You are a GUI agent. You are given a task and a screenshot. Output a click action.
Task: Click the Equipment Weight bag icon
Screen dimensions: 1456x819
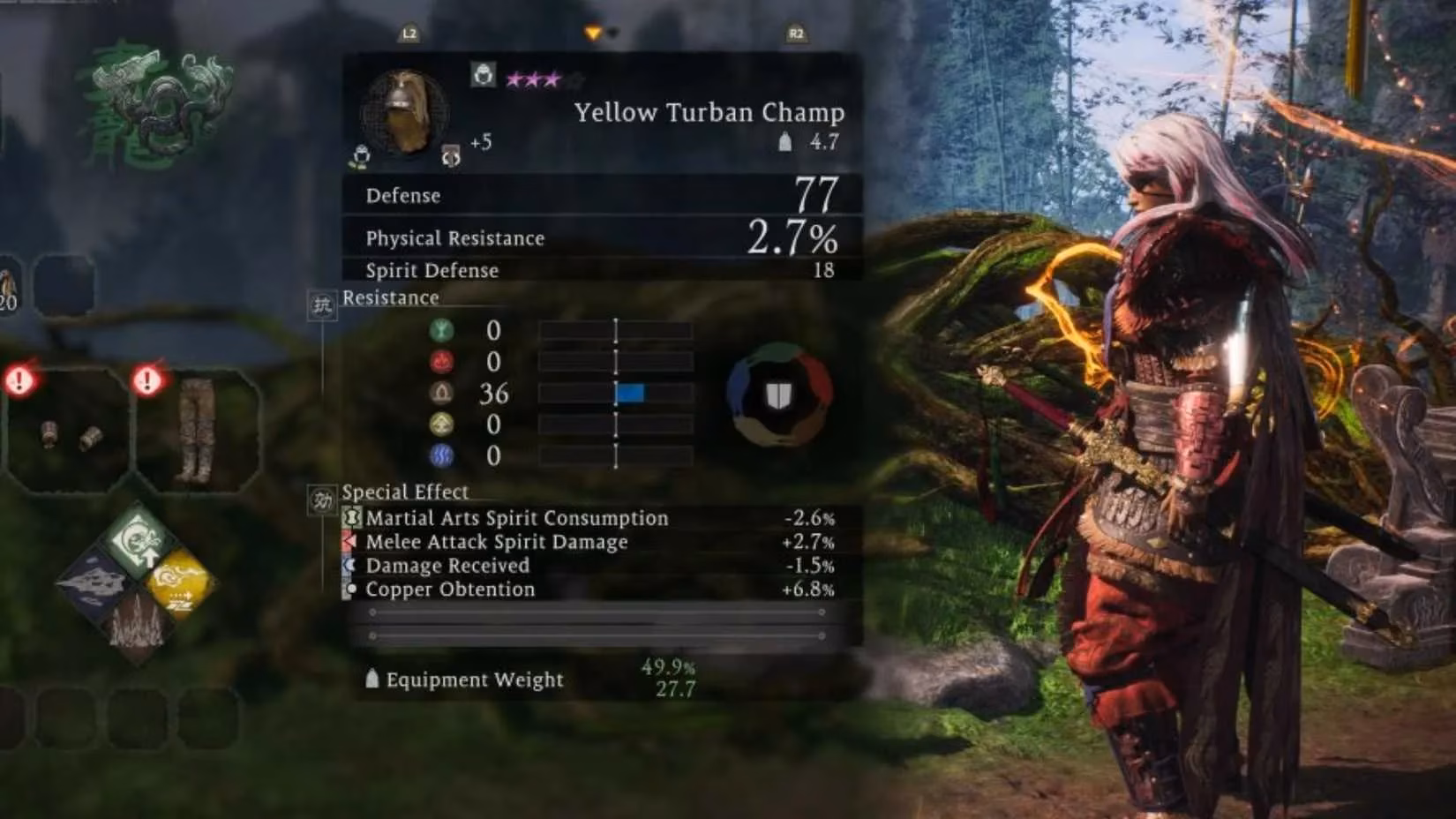click(373, 679)
